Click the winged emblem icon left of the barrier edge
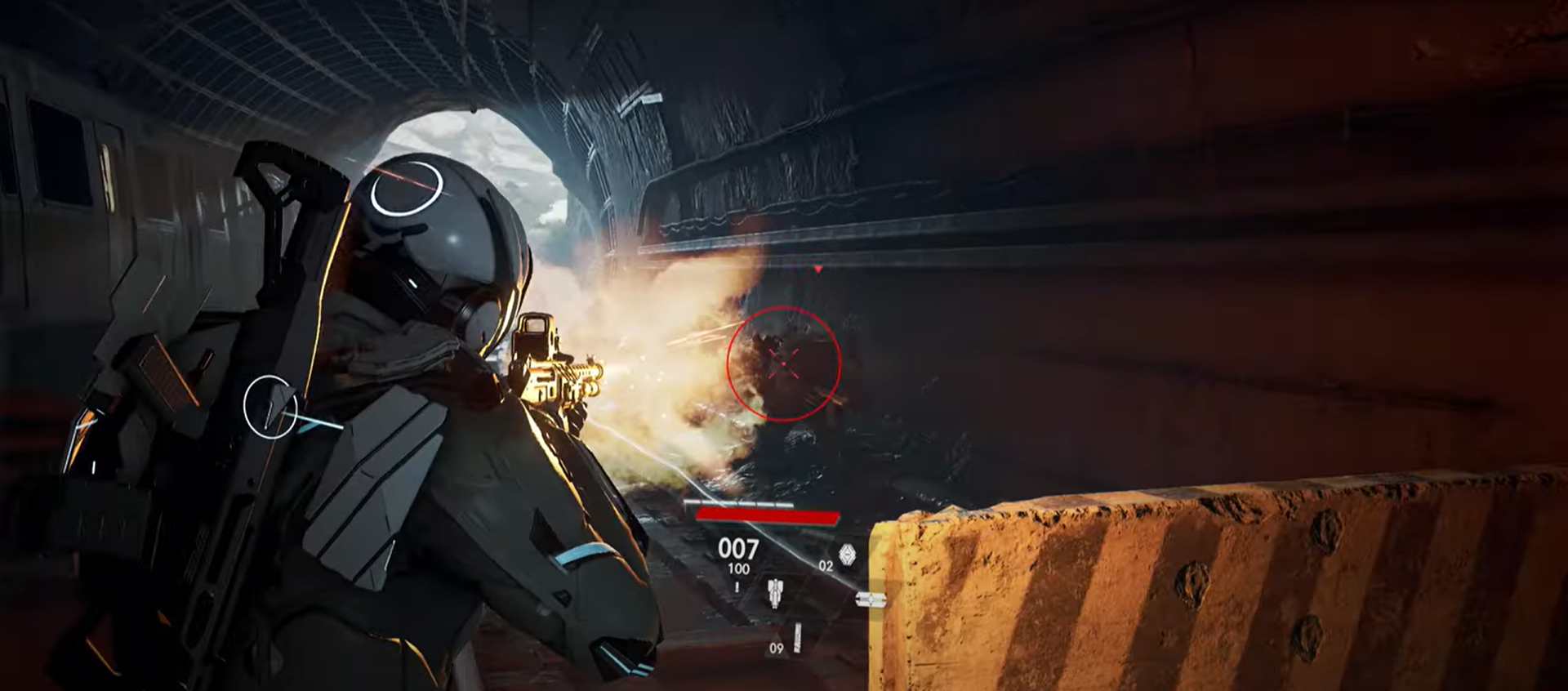The image size is (1568, 691). [x=871, y=599]
